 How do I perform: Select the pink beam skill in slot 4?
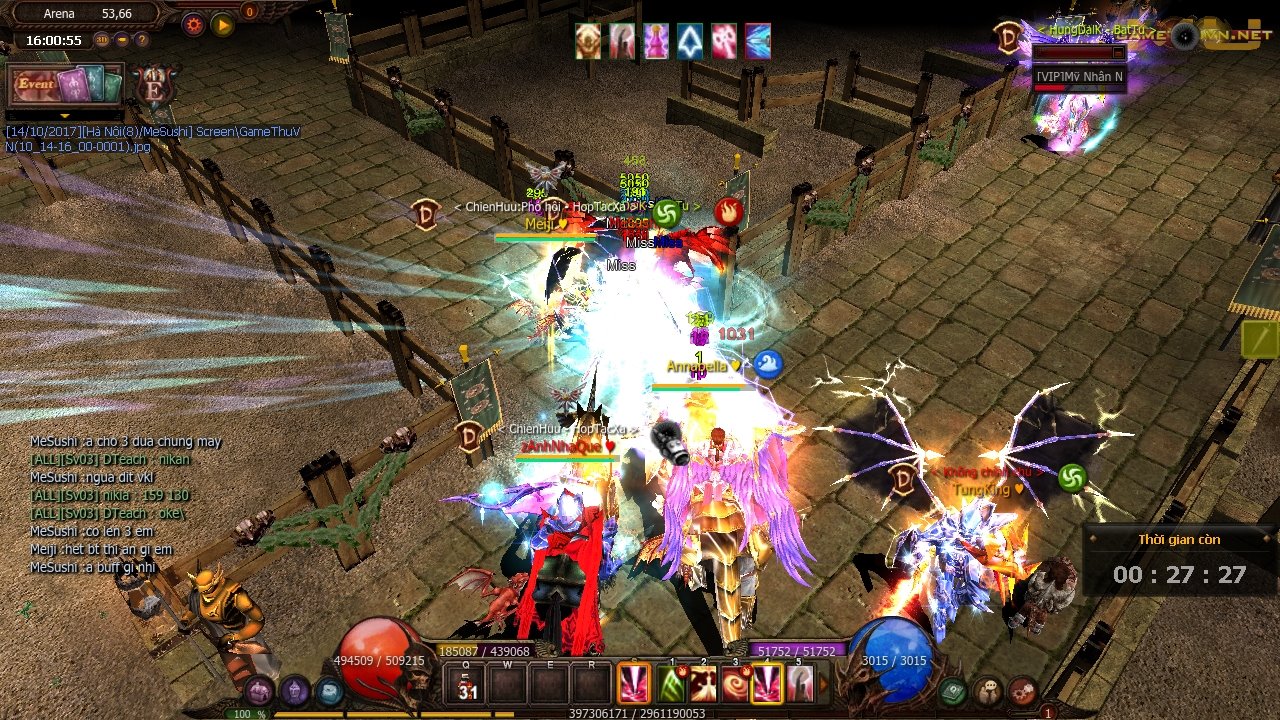766,684
